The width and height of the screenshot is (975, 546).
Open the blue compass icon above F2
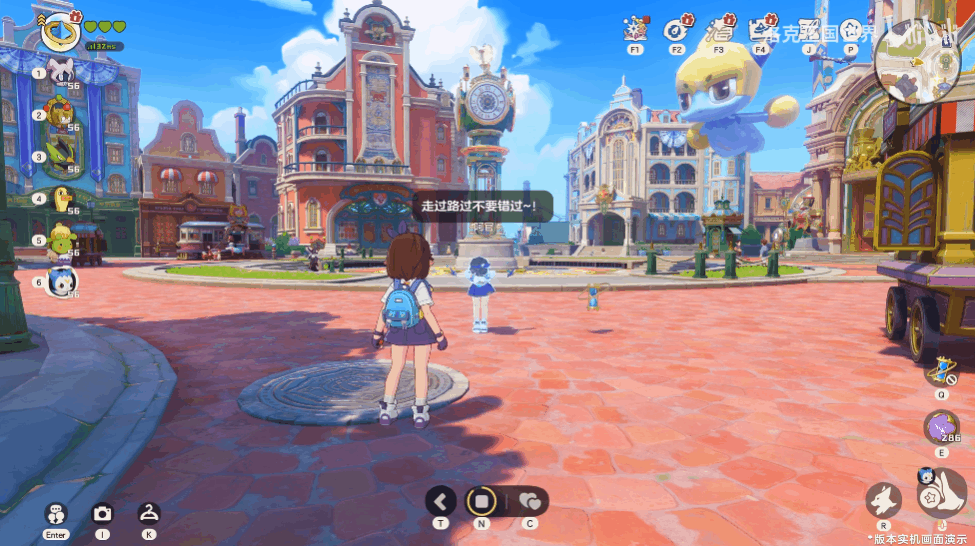pyautogui.click(x=676, y=29)
